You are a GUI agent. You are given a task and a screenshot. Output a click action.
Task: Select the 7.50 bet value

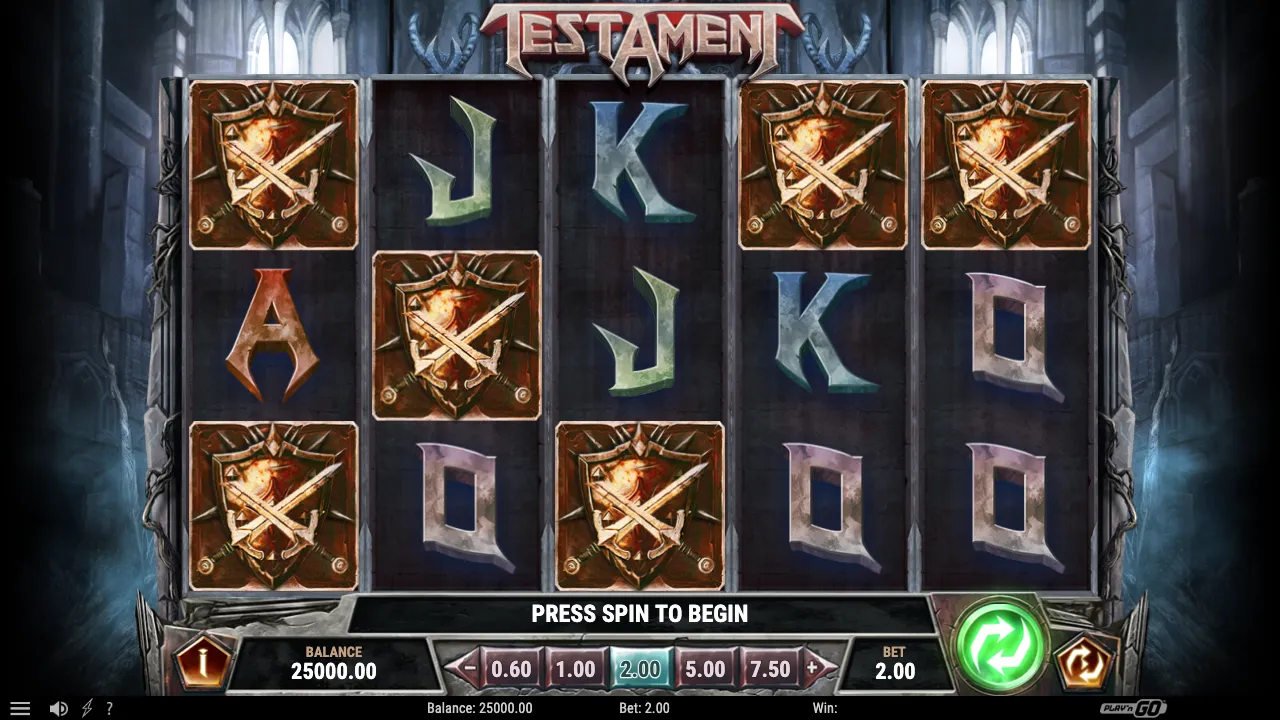coord(771,667)
